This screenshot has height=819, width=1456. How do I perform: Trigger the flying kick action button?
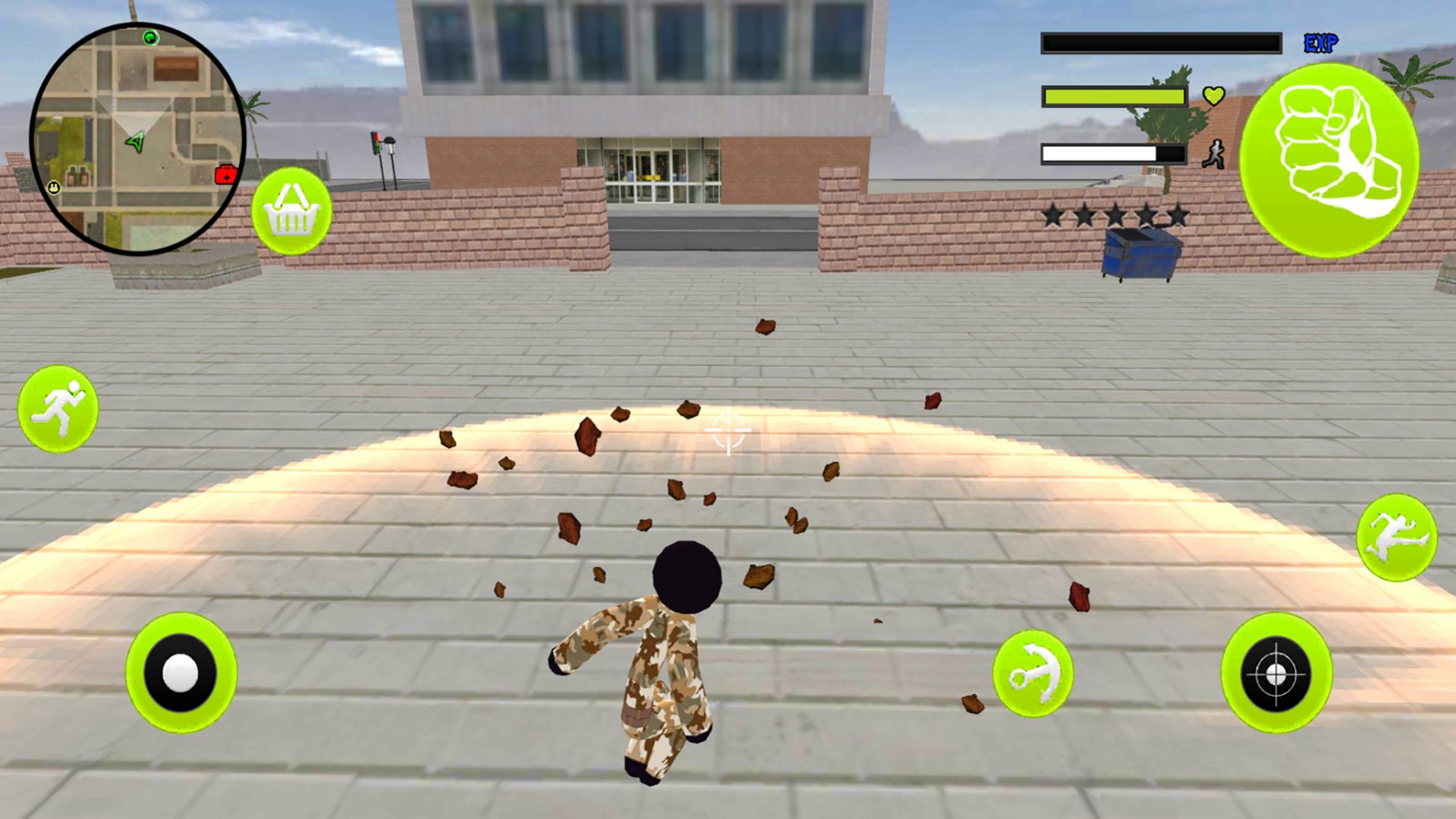(x=1396, y=537)
